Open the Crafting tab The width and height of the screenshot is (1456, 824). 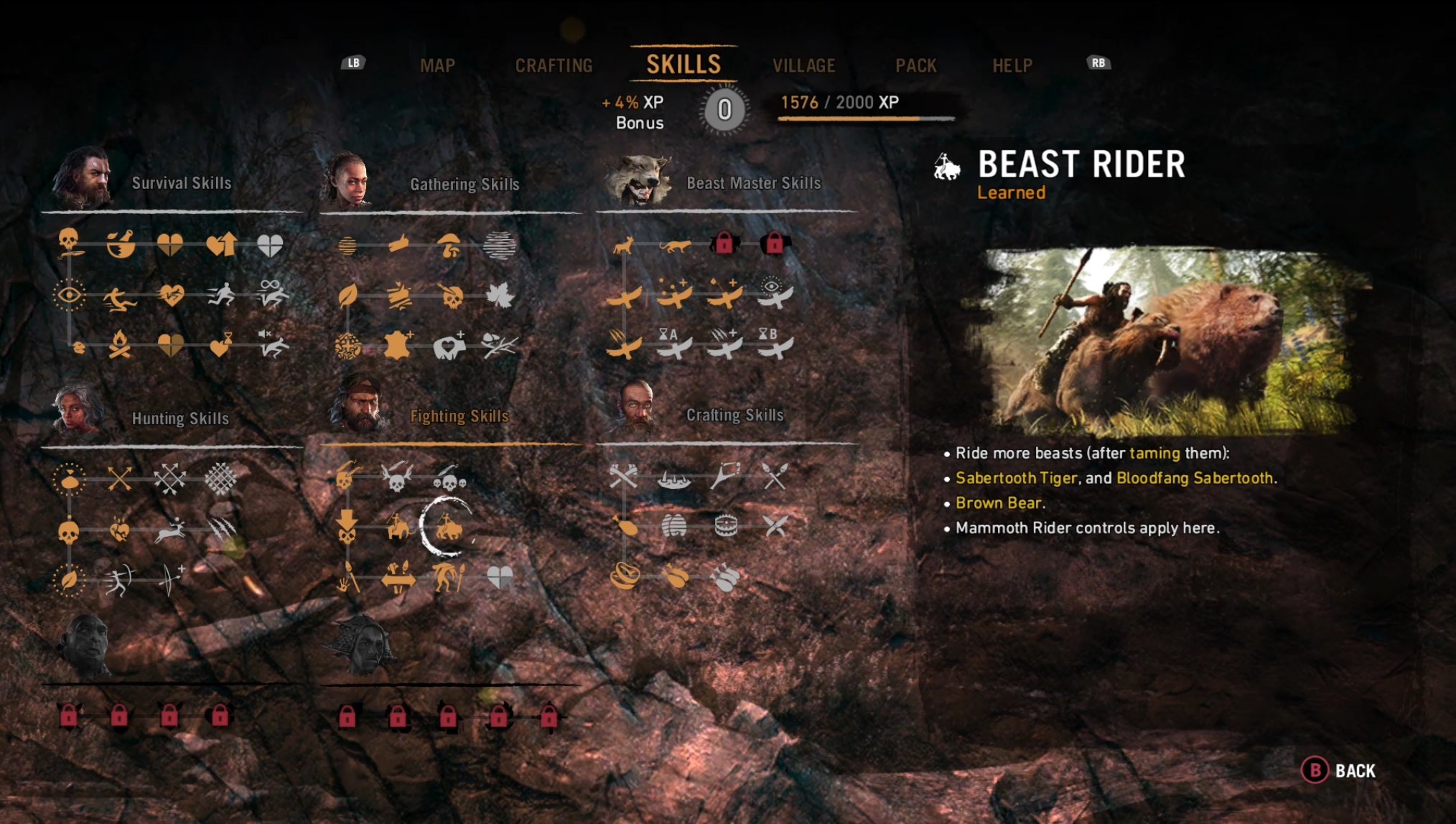[x=554, y=66]
